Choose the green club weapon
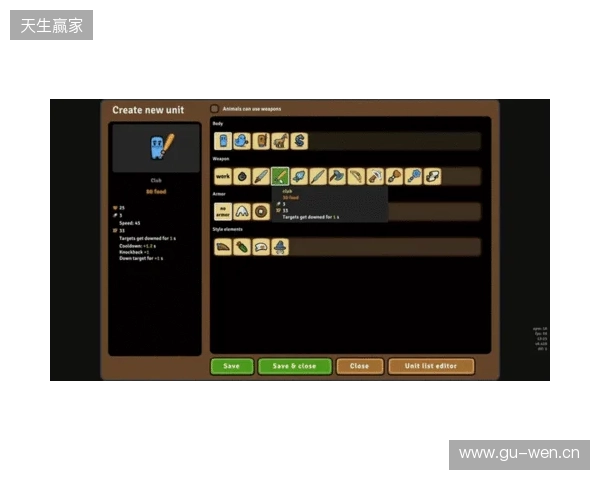 (x=280, y=176)
